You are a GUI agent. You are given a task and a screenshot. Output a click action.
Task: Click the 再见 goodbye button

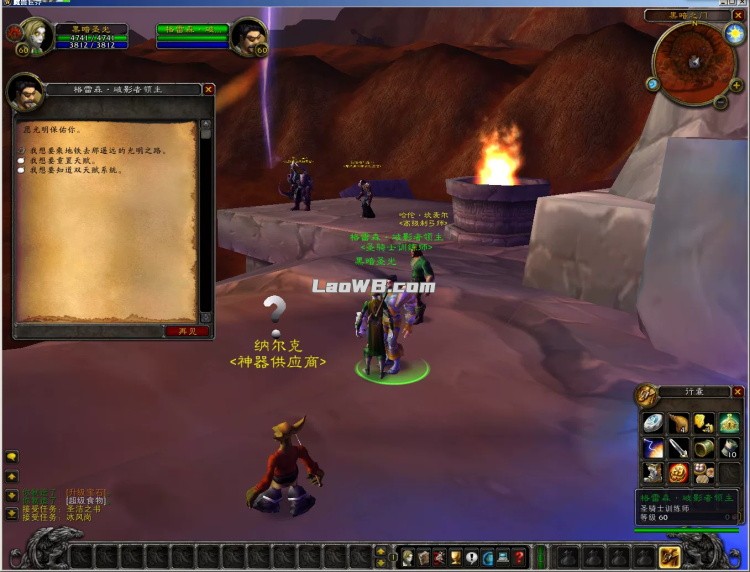pyautogui.click(x=187, y=330)
